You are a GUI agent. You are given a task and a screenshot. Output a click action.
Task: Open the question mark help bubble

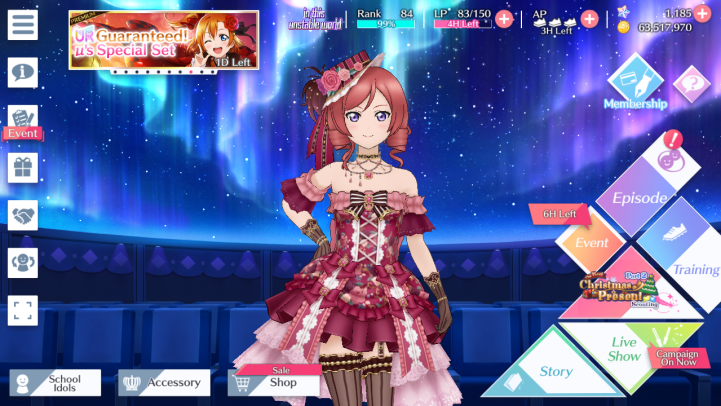click(691, 83)
